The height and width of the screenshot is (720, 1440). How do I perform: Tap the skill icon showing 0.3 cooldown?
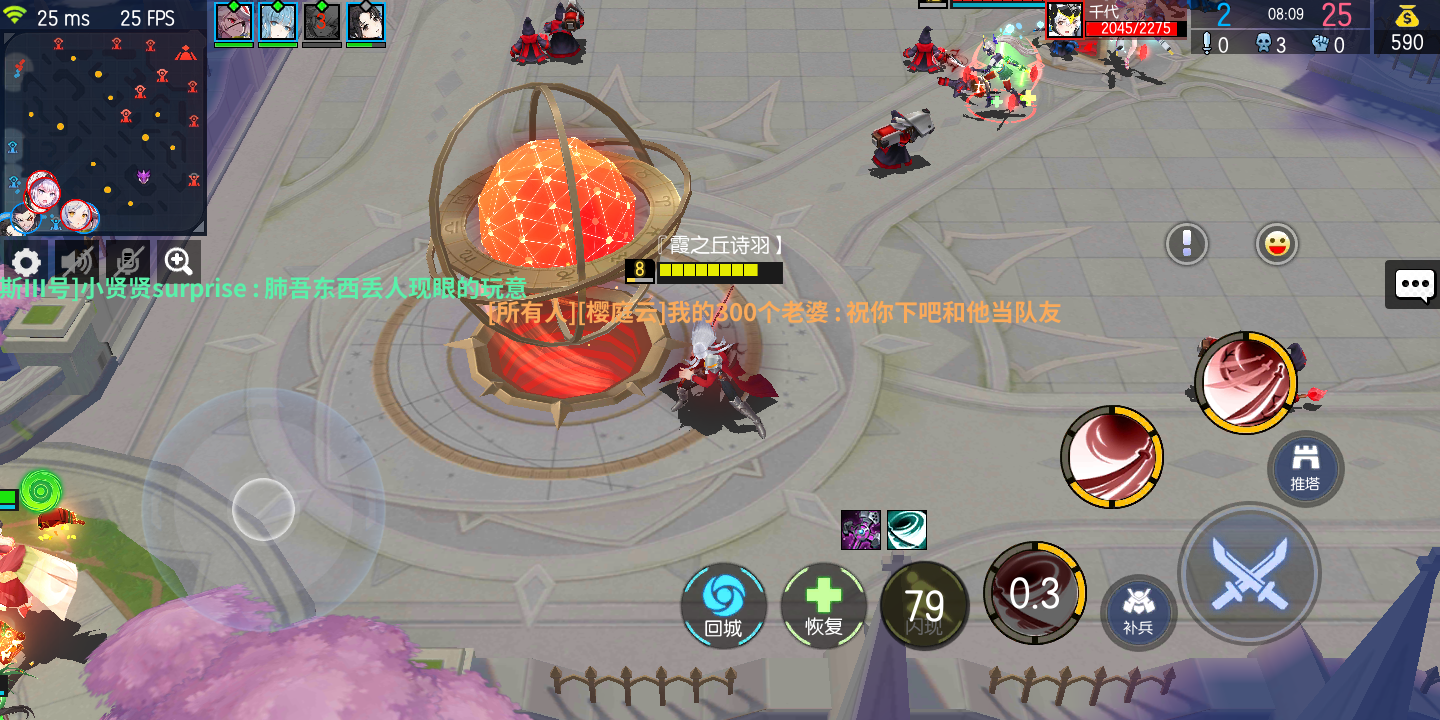pyautogui.click(x=1035, y=593)
